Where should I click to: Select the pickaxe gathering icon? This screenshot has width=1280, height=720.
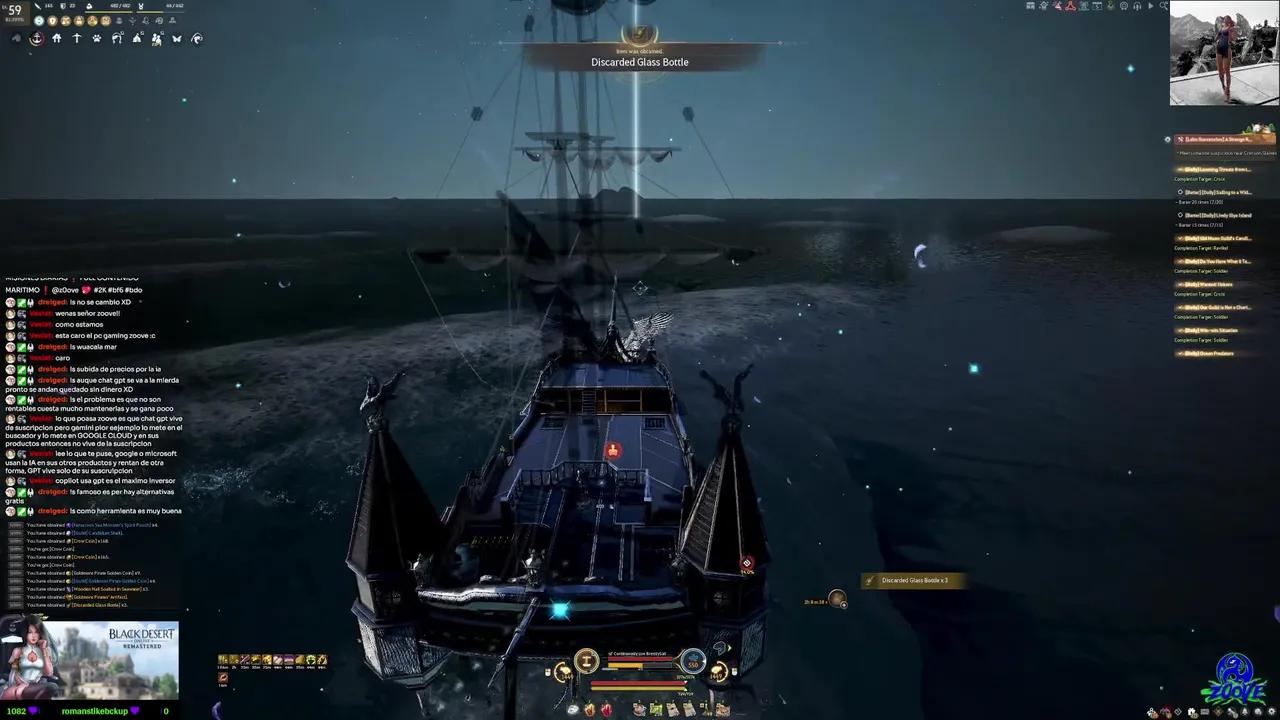point(76,39)
